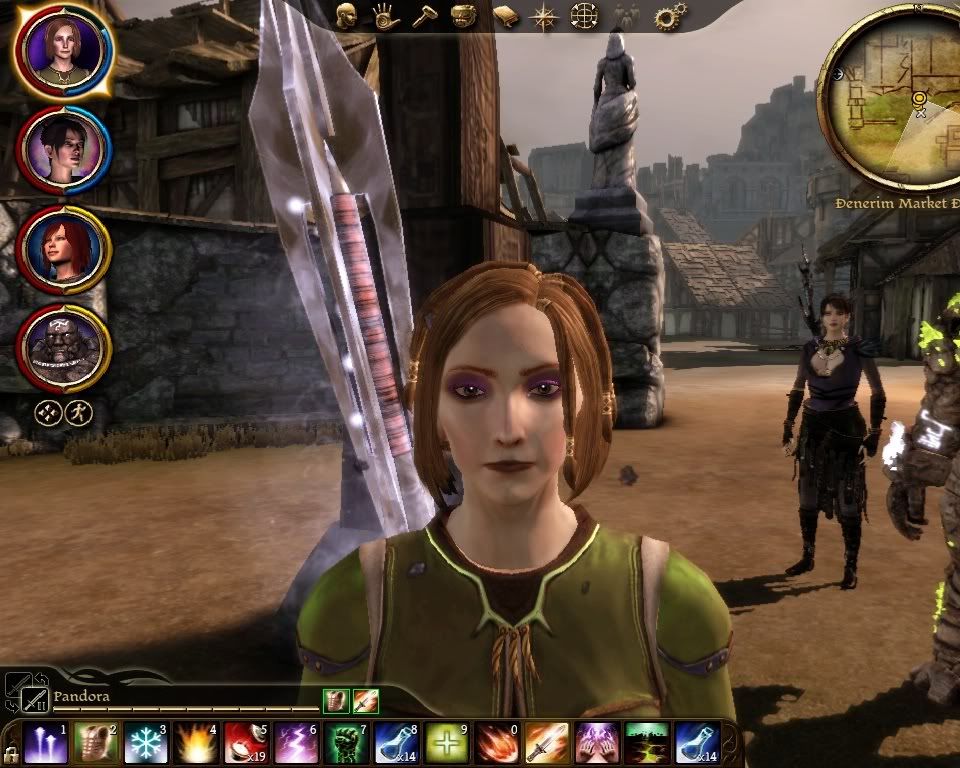
Task: Open the world map compass icon
Action: coord(545,16)
